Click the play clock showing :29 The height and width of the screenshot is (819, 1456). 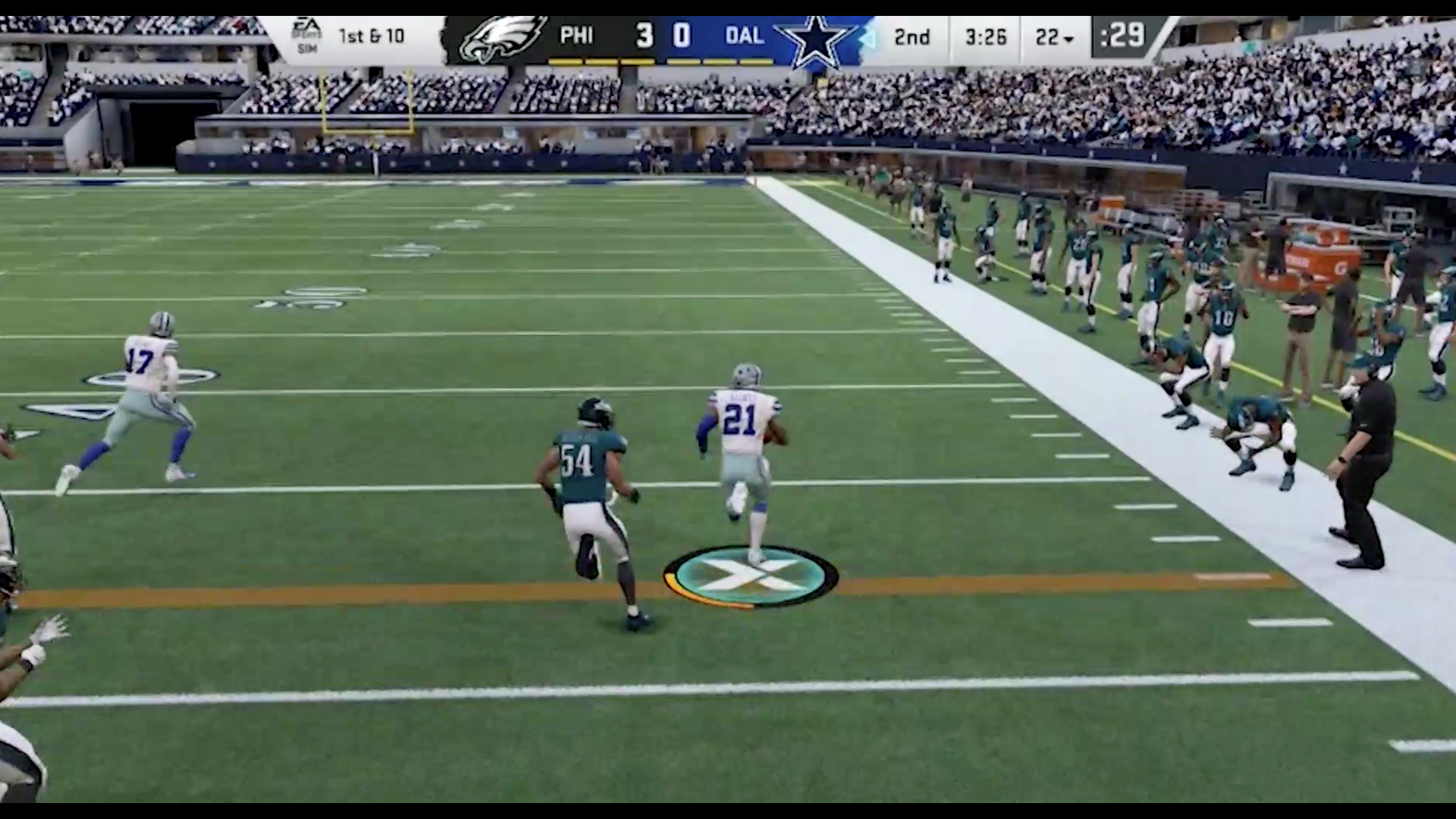pos(1123,33)
